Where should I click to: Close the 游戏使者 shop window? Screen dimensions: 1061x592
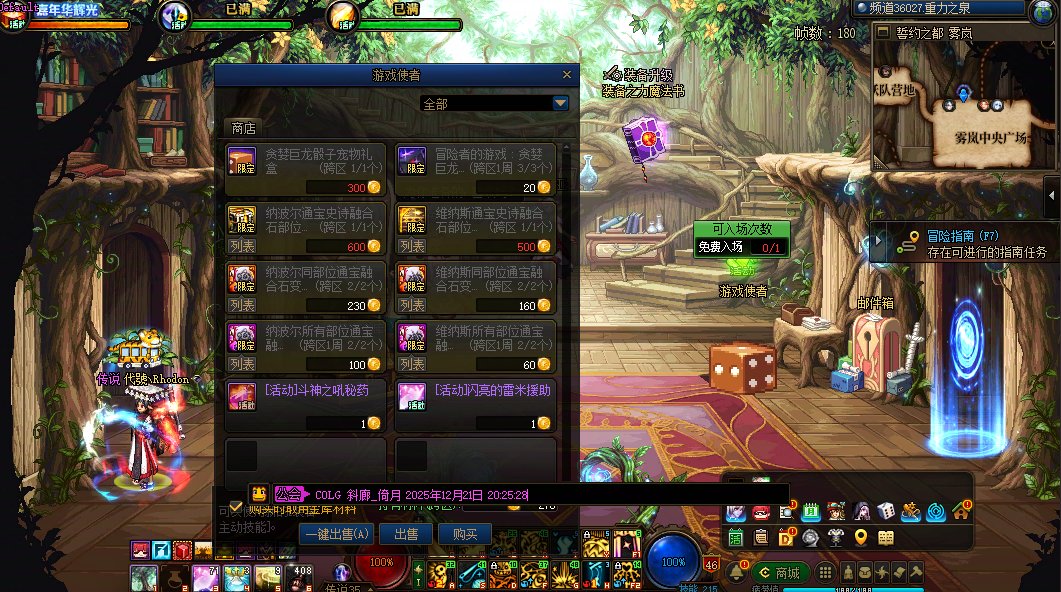click(x=568, y=74)
